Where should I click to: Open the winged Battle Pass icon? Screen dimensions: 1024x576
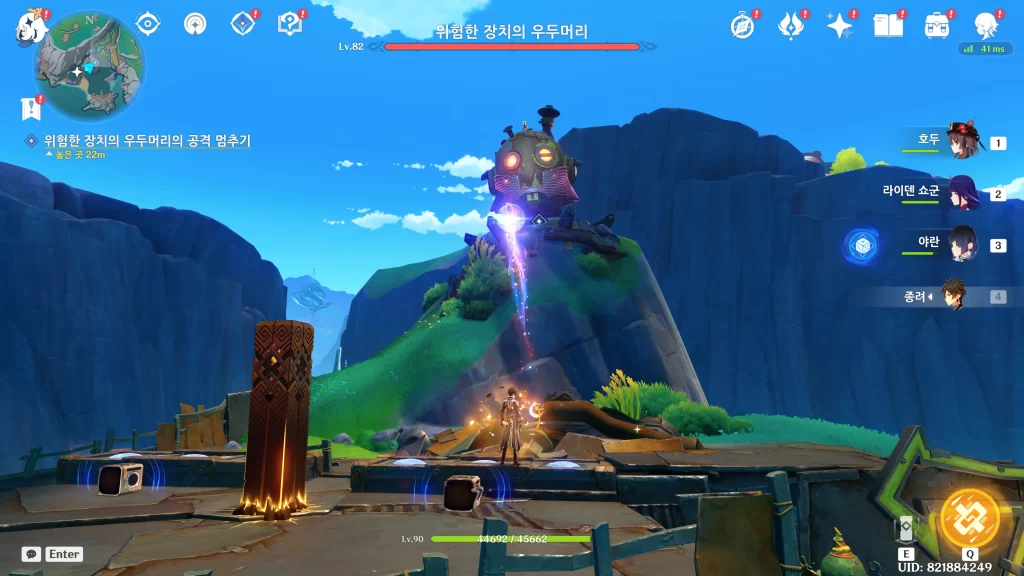coord(791,25)
